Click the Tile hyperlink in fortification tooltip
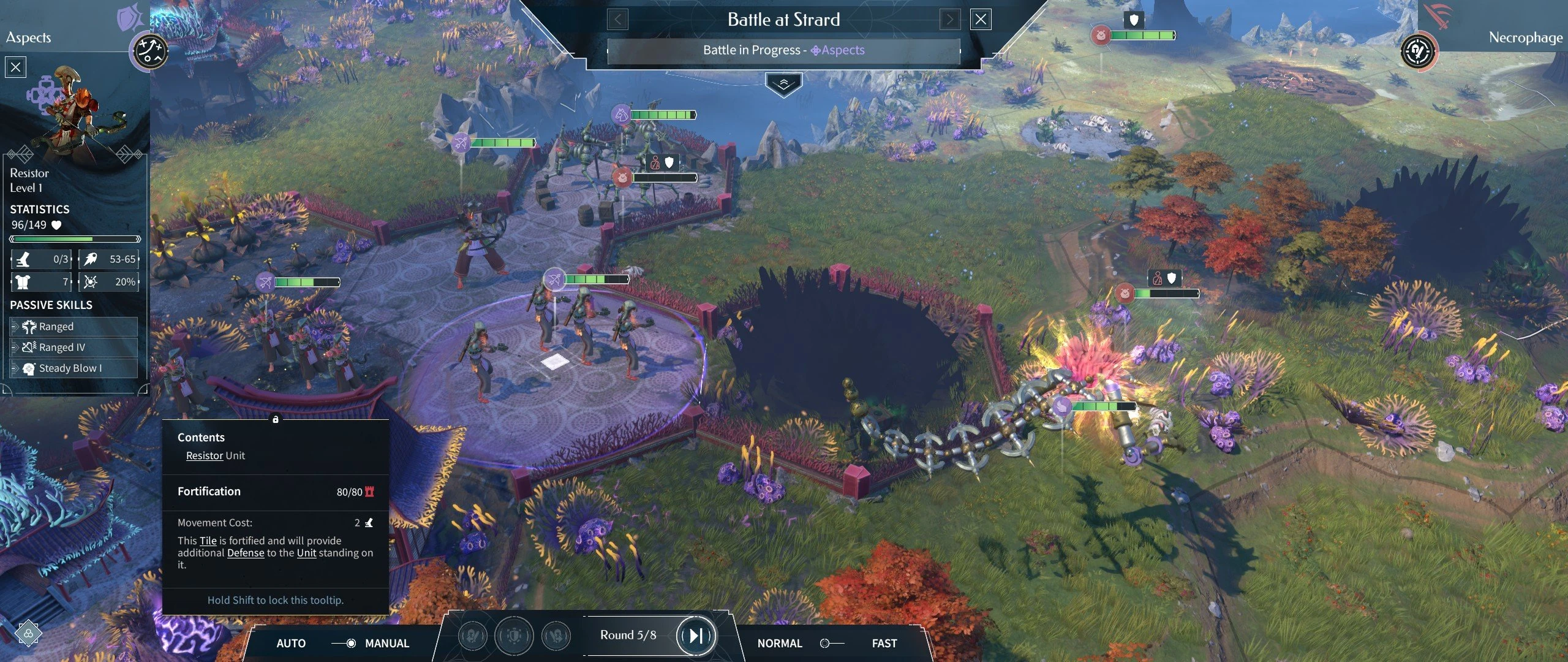The width and height of the screenshot is (1568, 662). pyautogui.click(x=208, y=541)
